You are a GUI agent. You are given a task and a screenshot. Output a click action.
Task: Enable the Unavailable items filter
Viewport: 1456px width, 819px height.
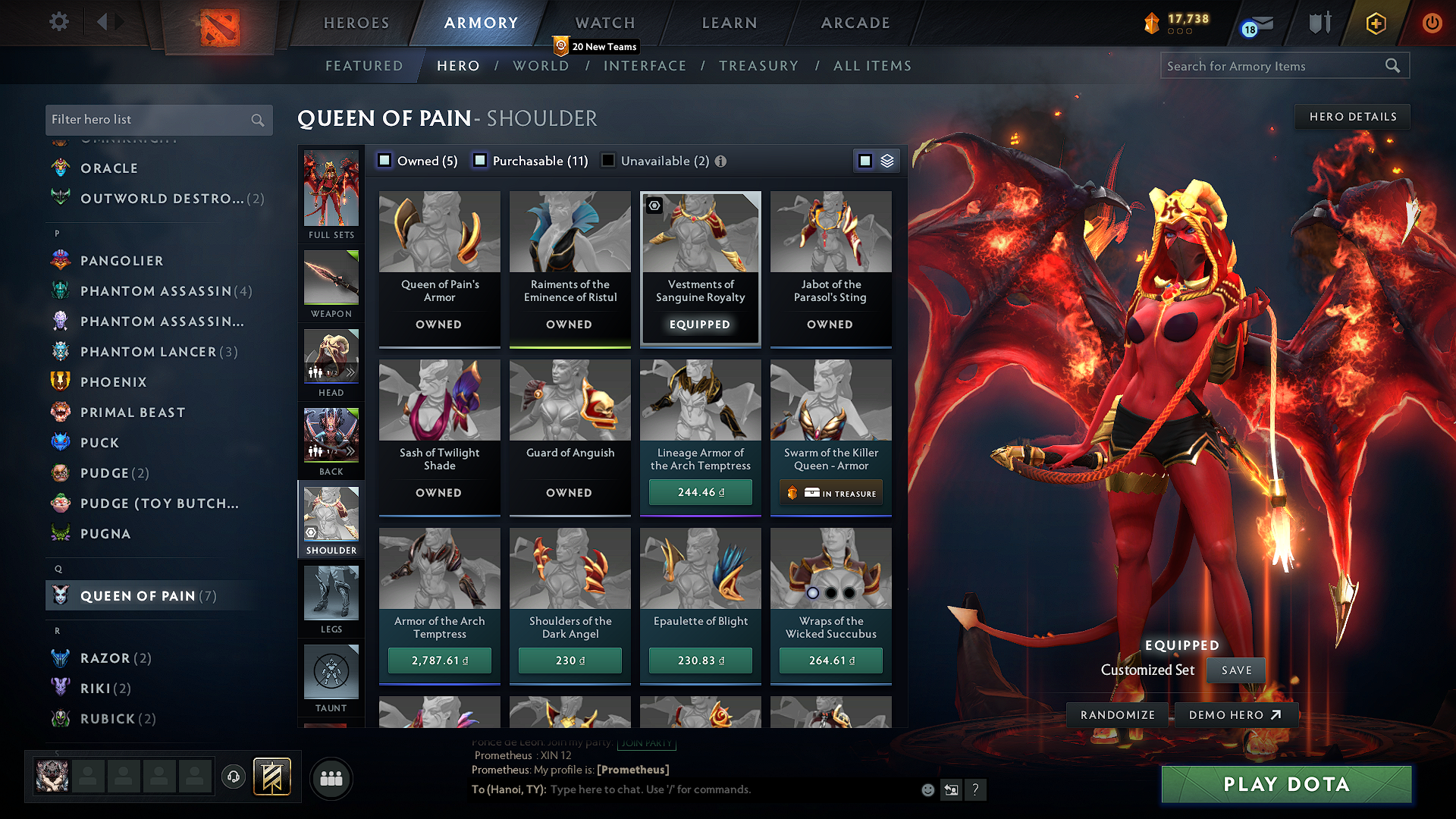click(607, 160)
